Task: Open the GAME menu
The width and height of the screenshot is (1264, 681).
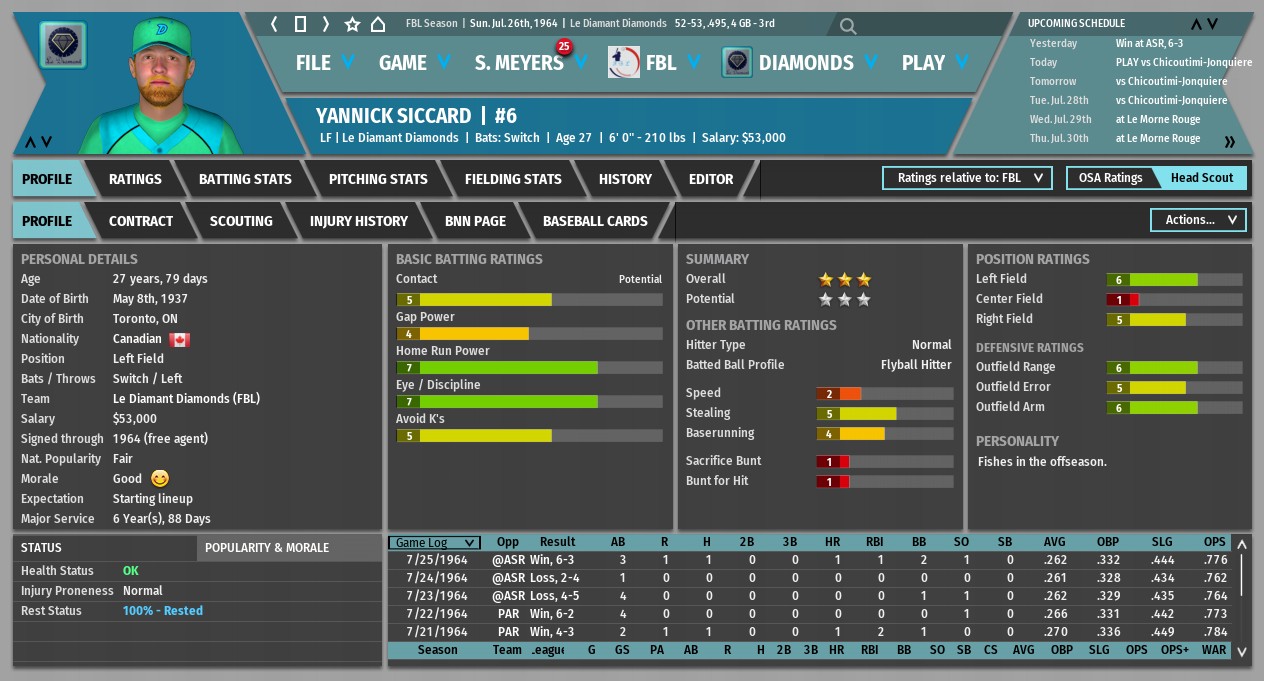Action: click(x=414, y=63)
